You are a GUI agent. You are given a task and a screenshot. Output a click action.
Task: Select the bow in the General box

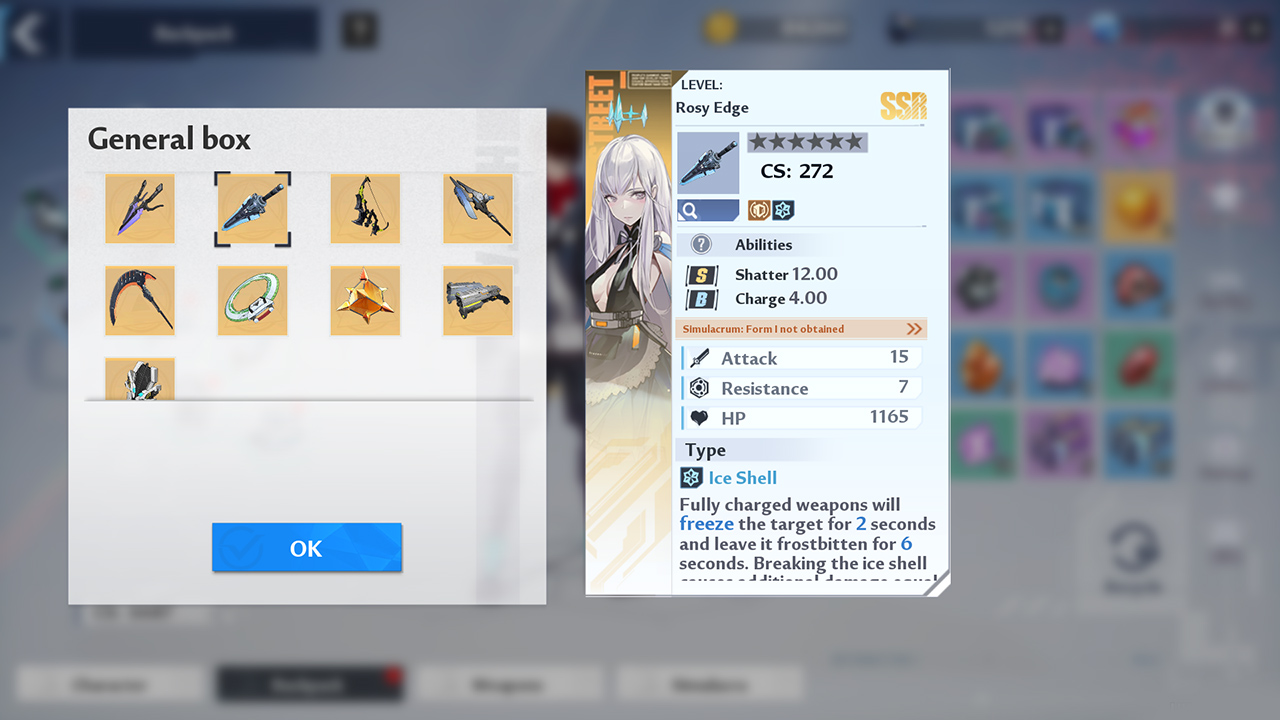365,208
